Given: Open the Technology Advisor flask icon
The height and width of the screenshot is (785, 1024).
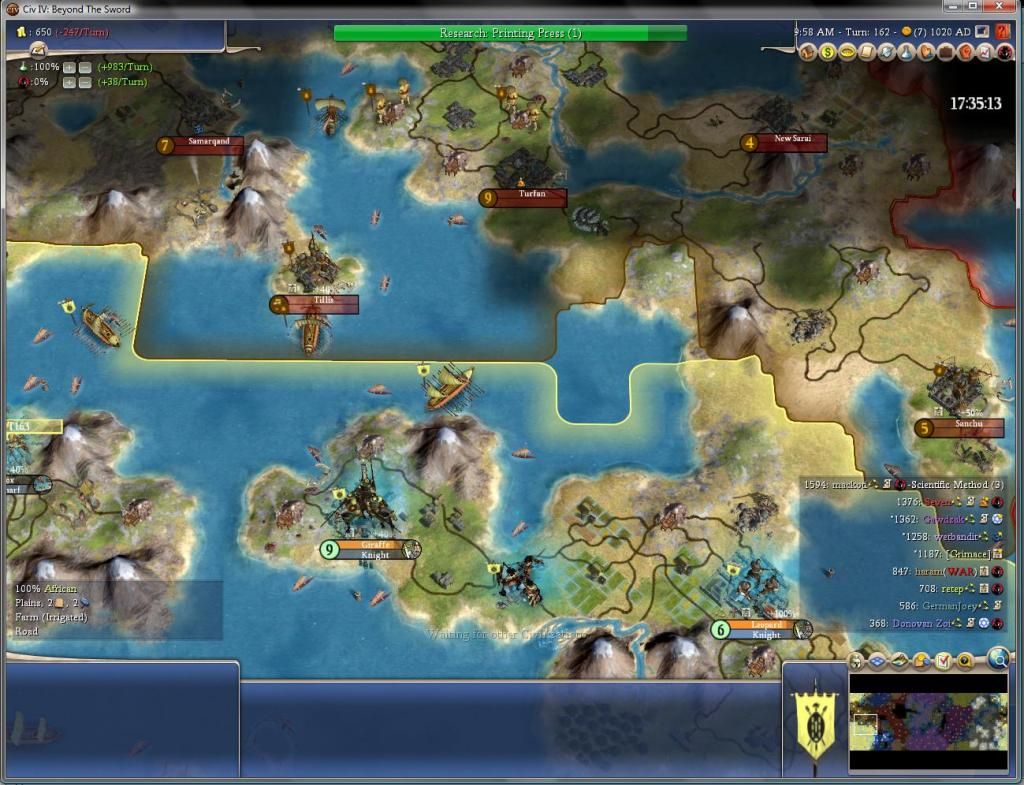Looking at the screenshot, I should pyautogui.click(x=906, y=52).
